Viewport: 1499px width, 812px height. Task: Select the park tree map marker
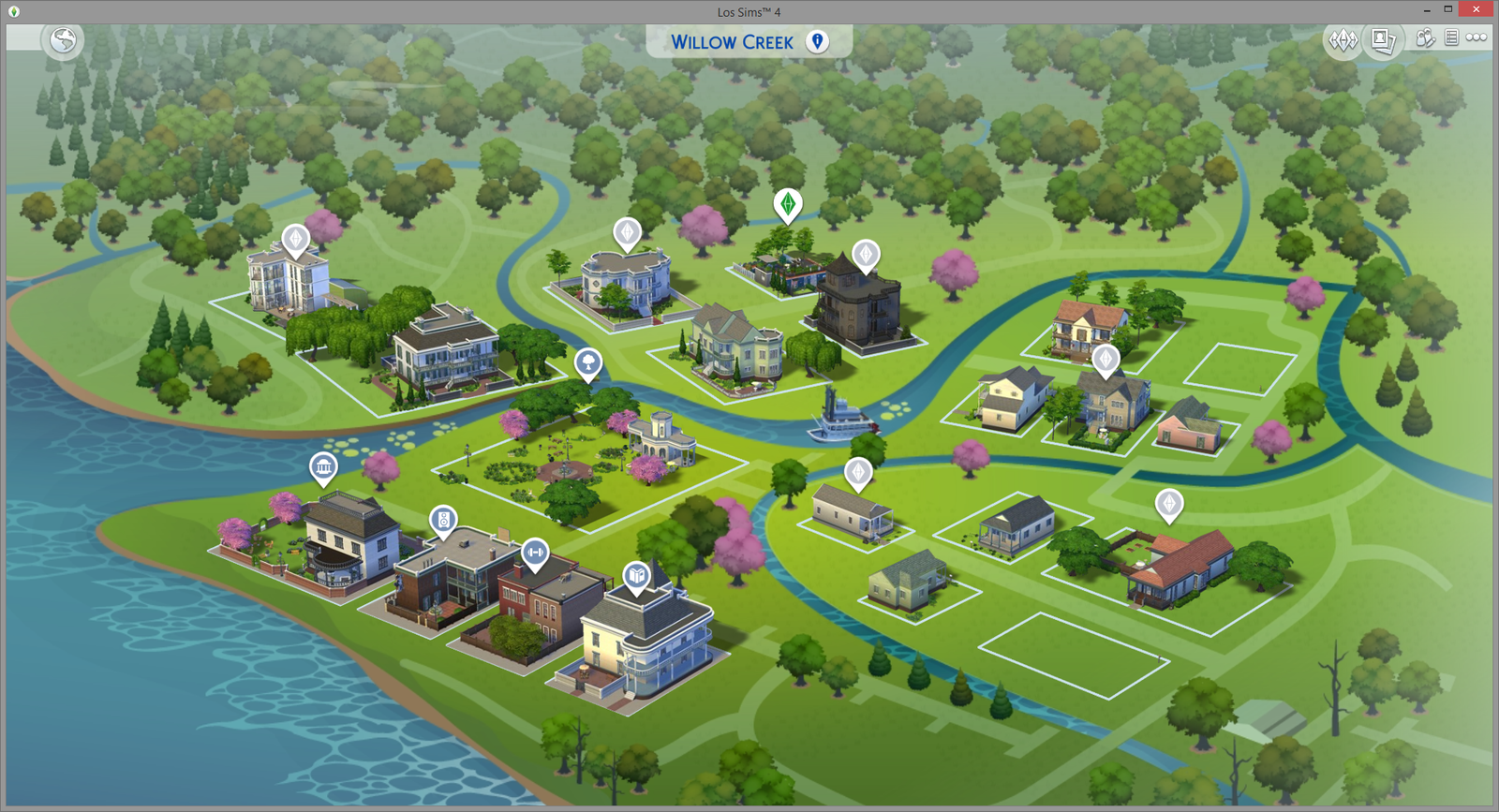587,362
